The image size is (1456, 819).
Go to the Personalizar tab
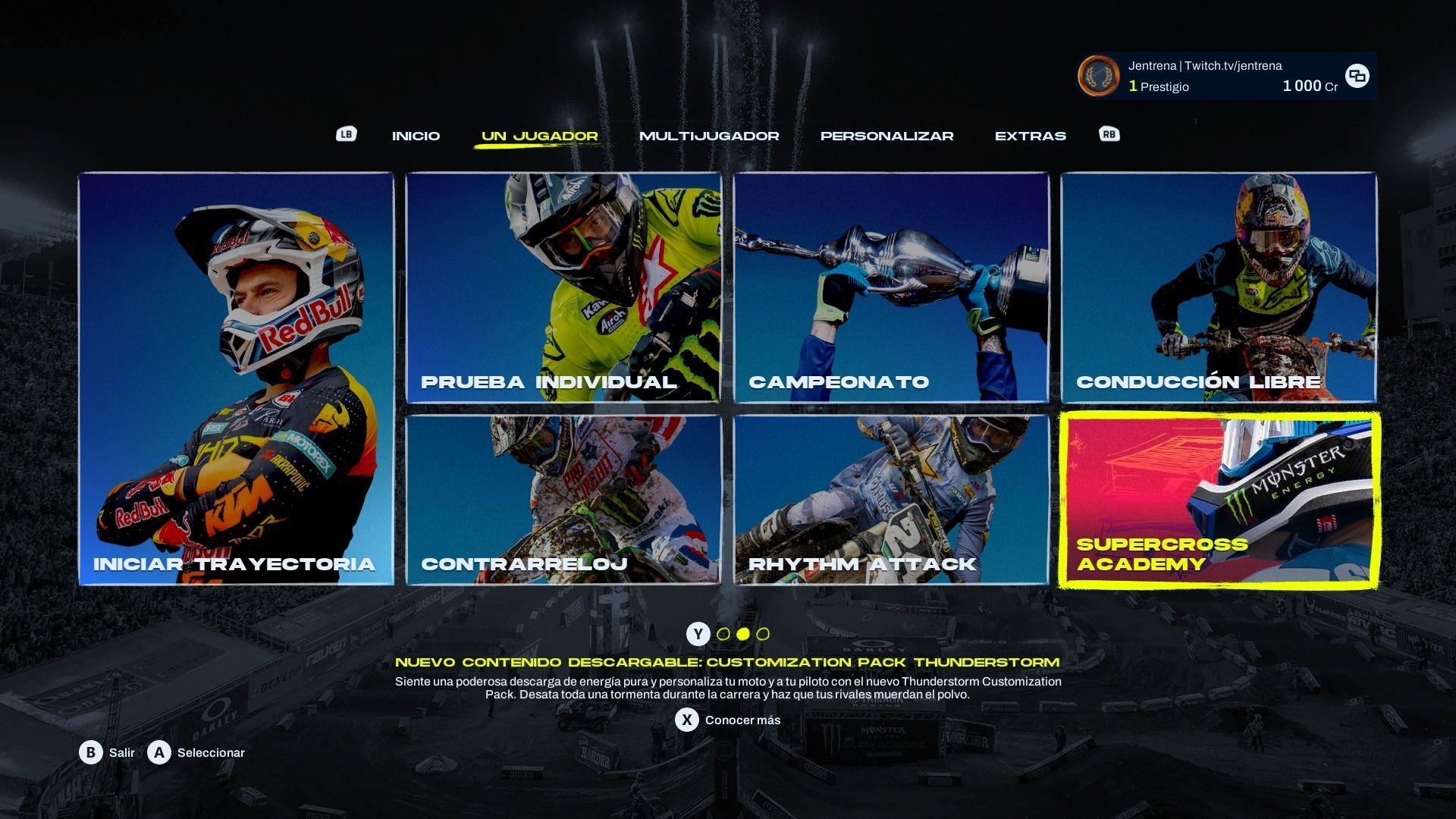[886, 136]
